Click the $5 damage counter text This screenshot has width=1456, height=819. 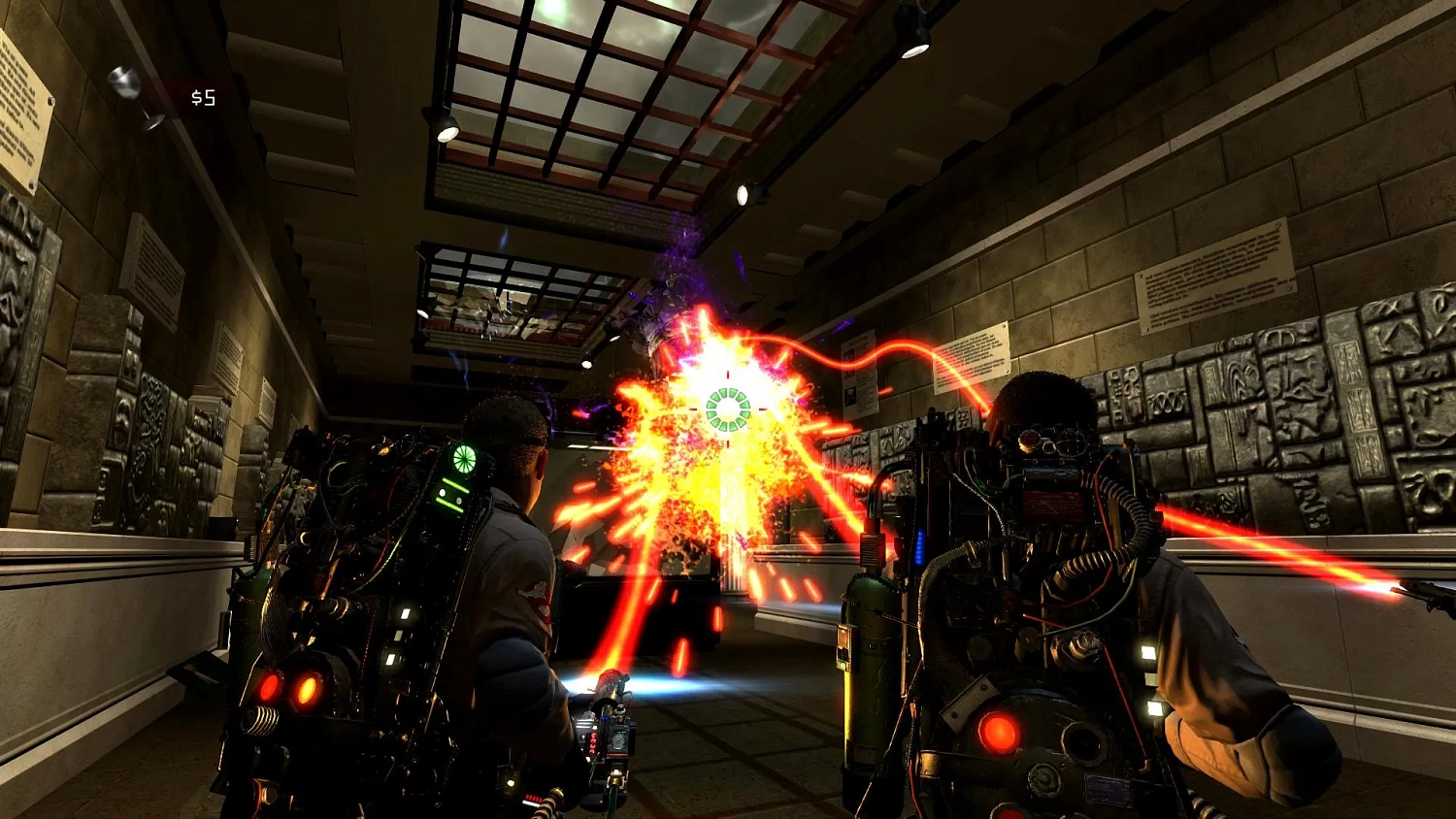pyautogui.click(x=204, y=97)
